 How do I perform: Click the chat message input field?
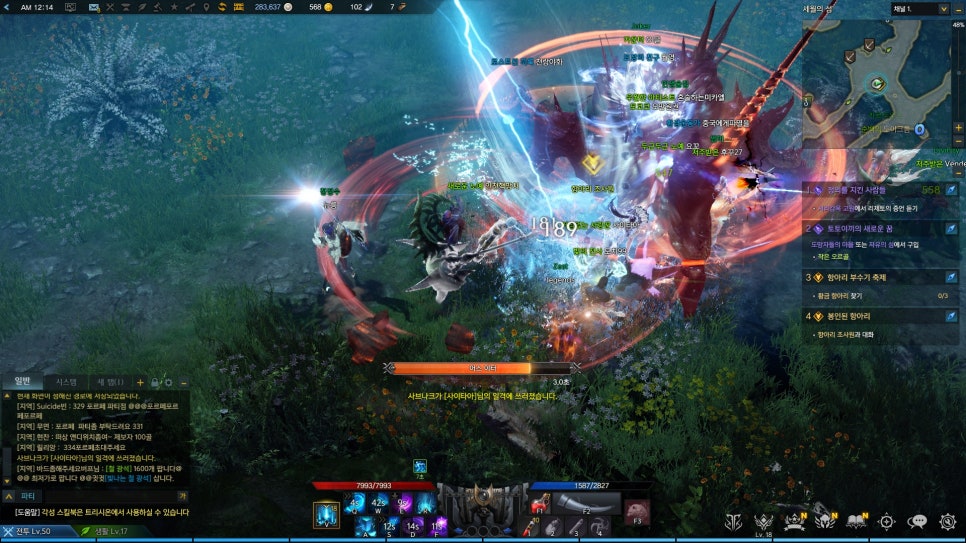click(110, 495)
